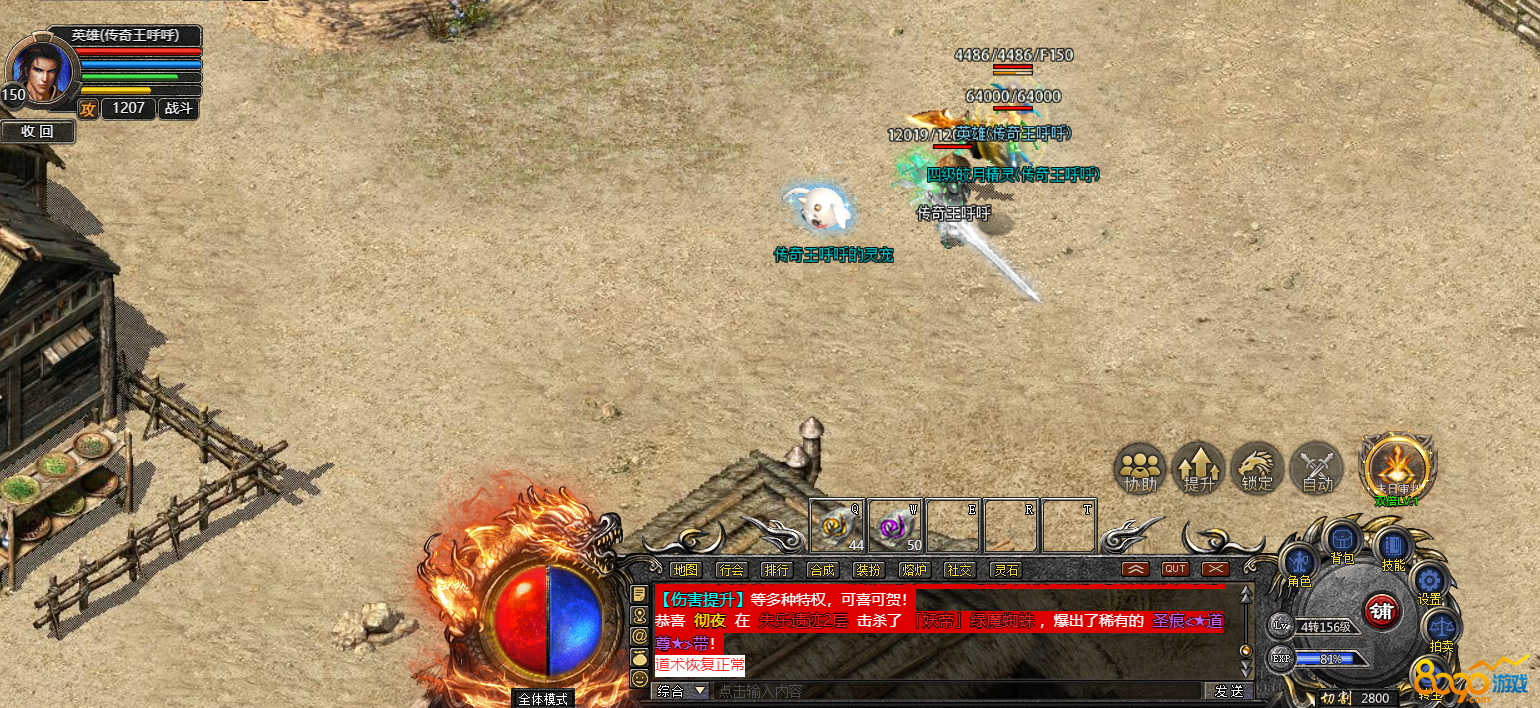The height and width of the screenshot is (708, 1540).
Task: Use the purple swirl stone in slot W
Action: click(896, 525)
